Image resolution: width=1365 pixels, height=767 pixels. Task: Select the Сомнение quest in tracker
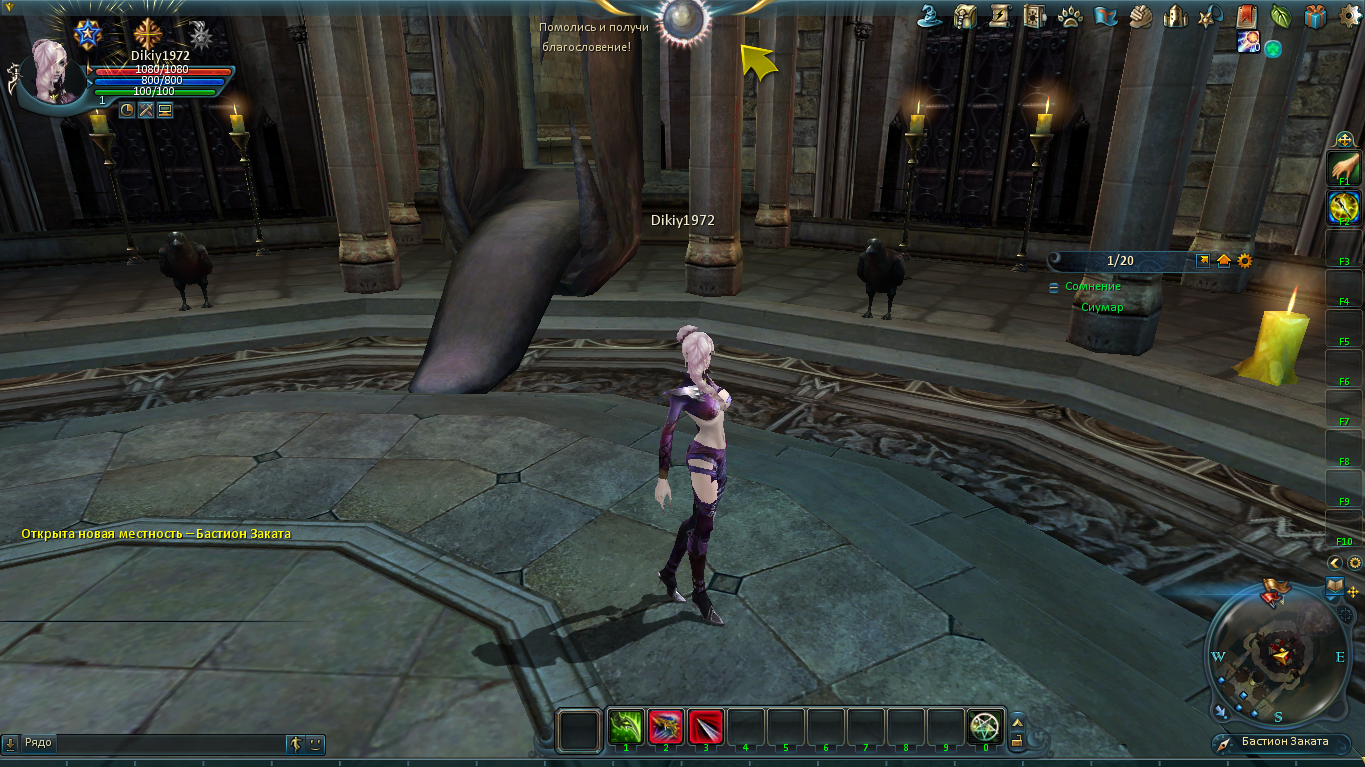click(x=1092, y=287)
